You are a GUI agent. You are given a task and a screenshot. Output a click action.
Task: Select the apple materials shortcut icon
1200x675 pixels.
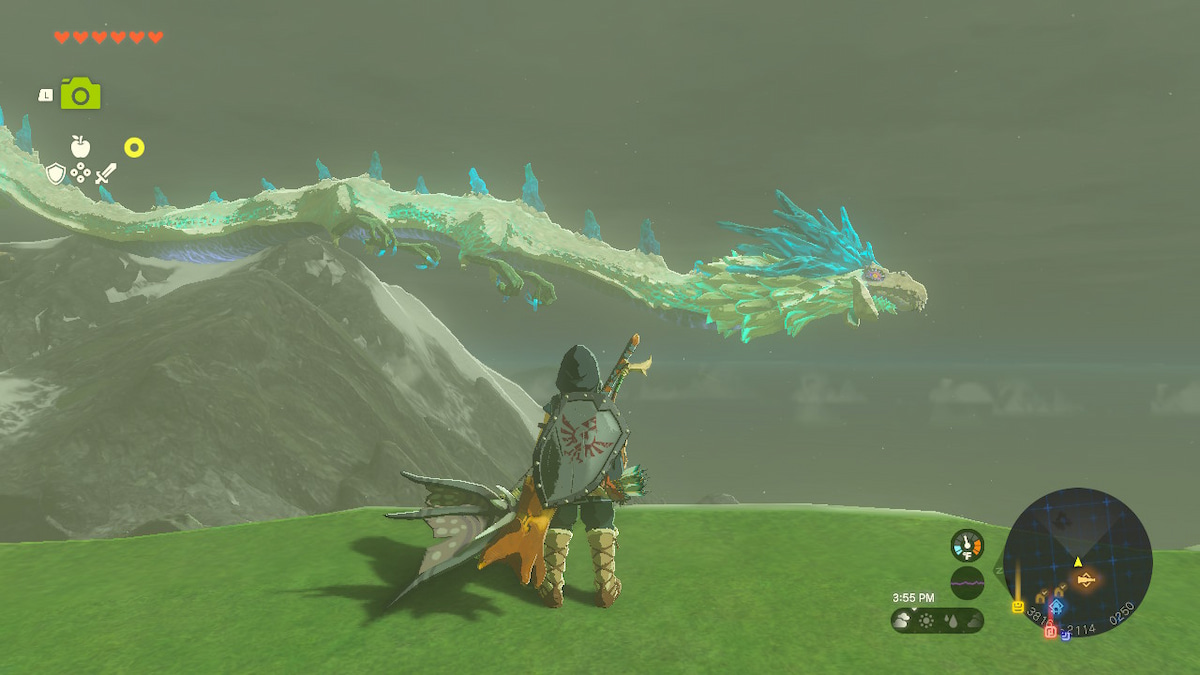[x=80, y=147]
